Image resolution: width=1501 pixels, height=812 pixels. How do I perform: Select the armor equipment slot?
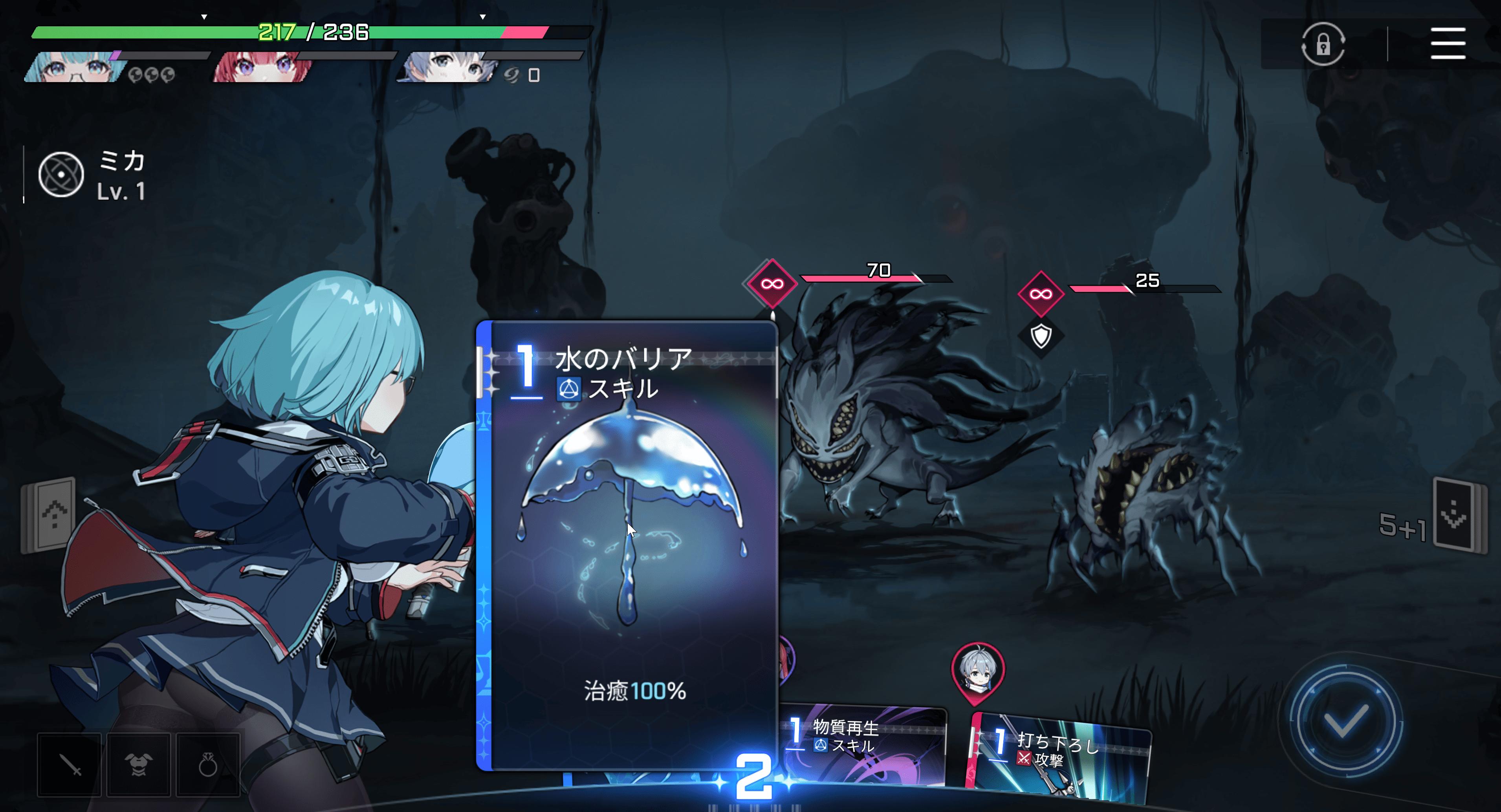coord(139,765)
